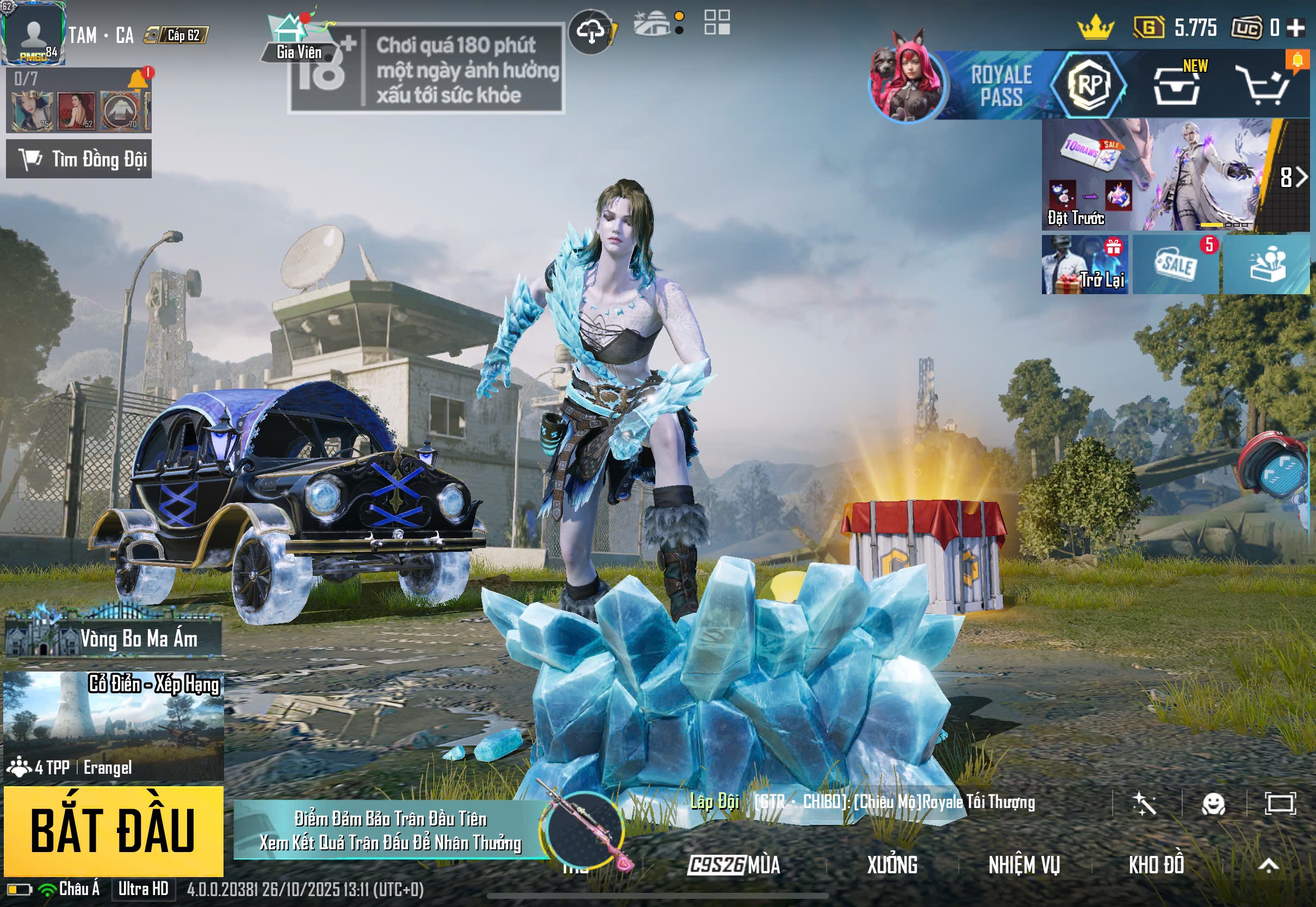Open the Trở Lại return event
This screenshot has width=1316, height=907.
(x=1084, y=265)
